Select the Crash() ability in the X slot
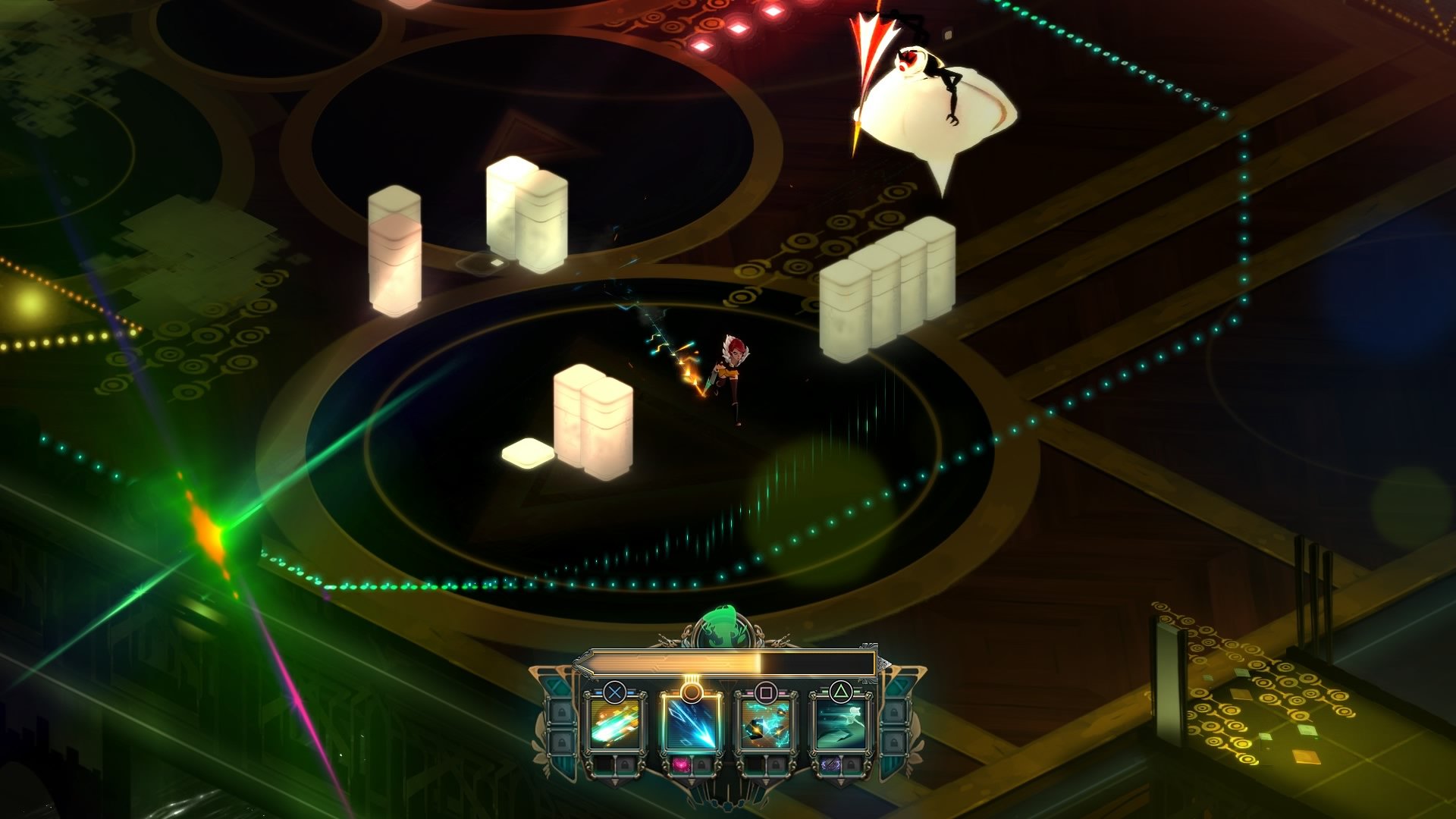Viewport: 1456px width, 819px height. click(613, 726)
